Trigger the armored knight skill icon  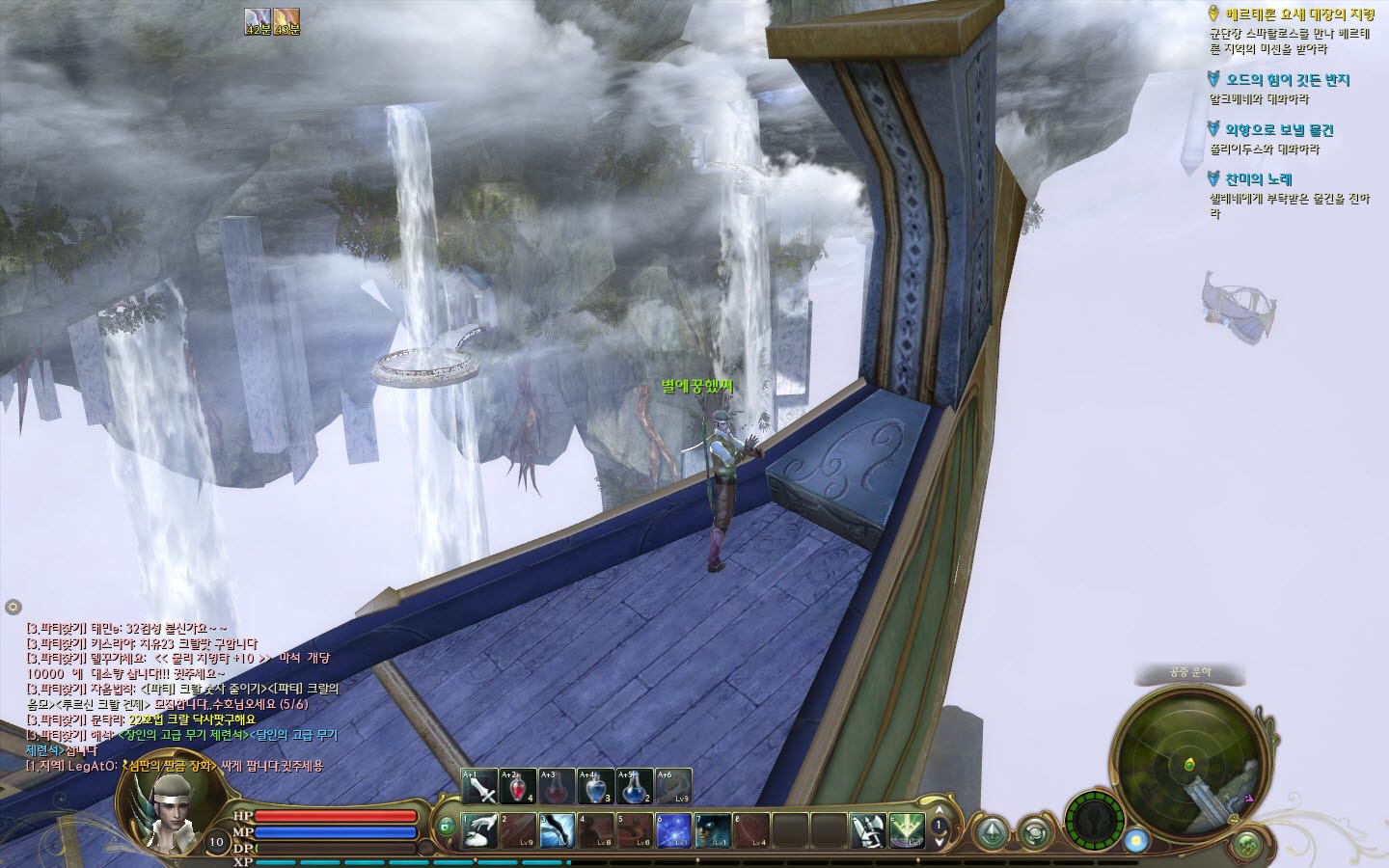pos(867,830)
